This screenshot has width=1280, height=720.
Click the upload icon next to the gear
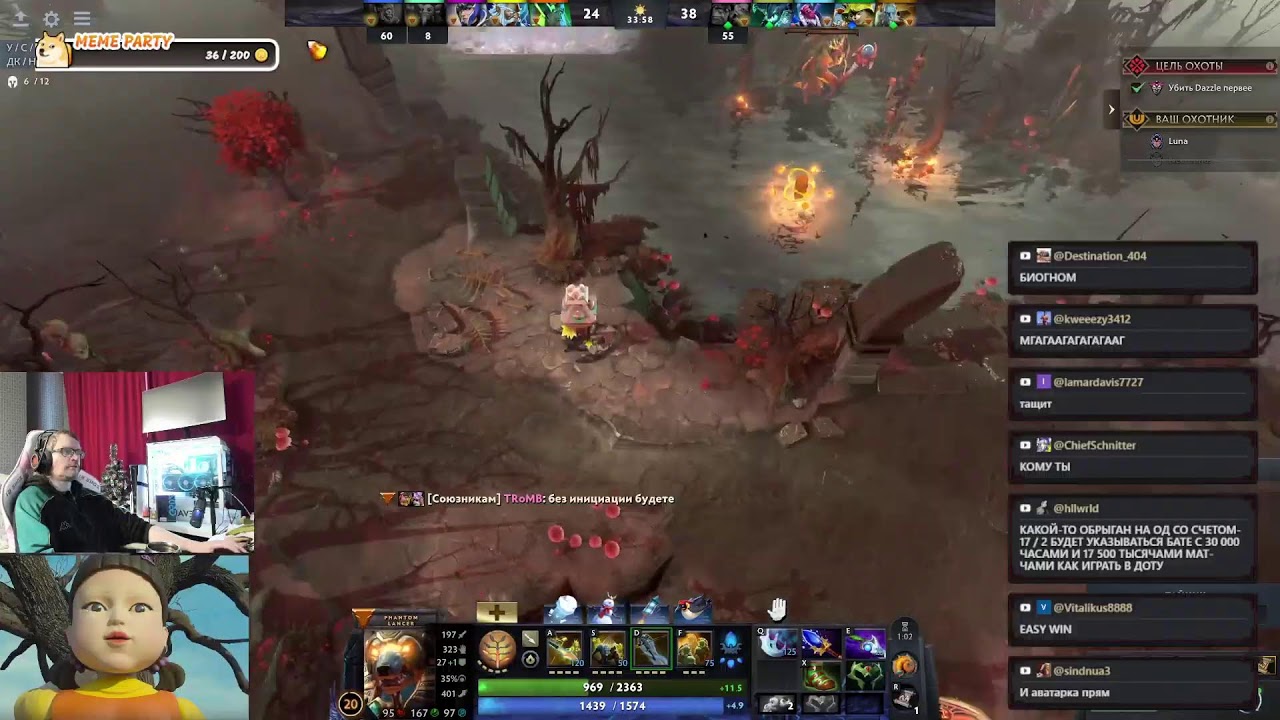point(22,18)
